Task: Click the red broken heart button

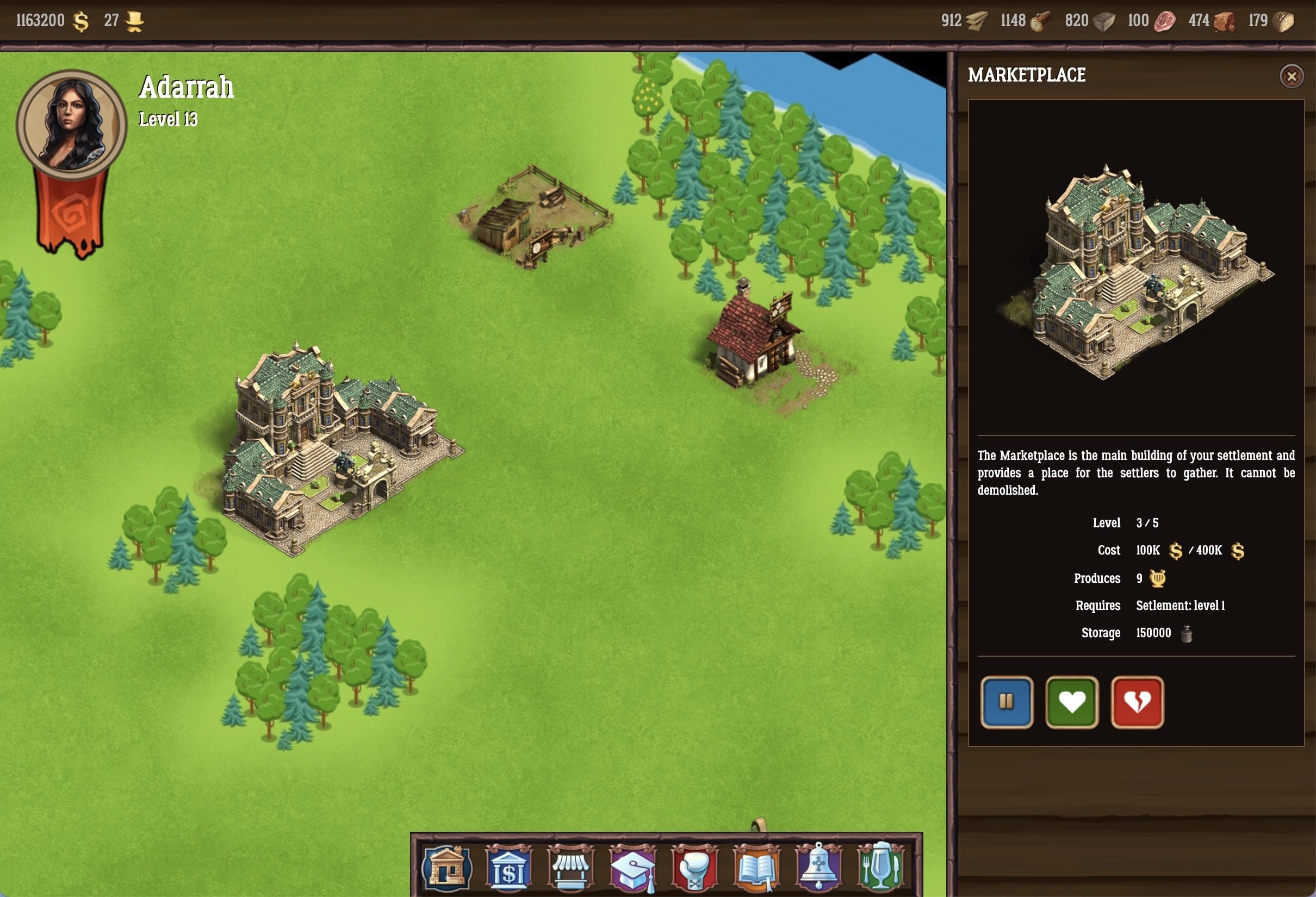Action: pyautogui.click(x=1137, y=702)
